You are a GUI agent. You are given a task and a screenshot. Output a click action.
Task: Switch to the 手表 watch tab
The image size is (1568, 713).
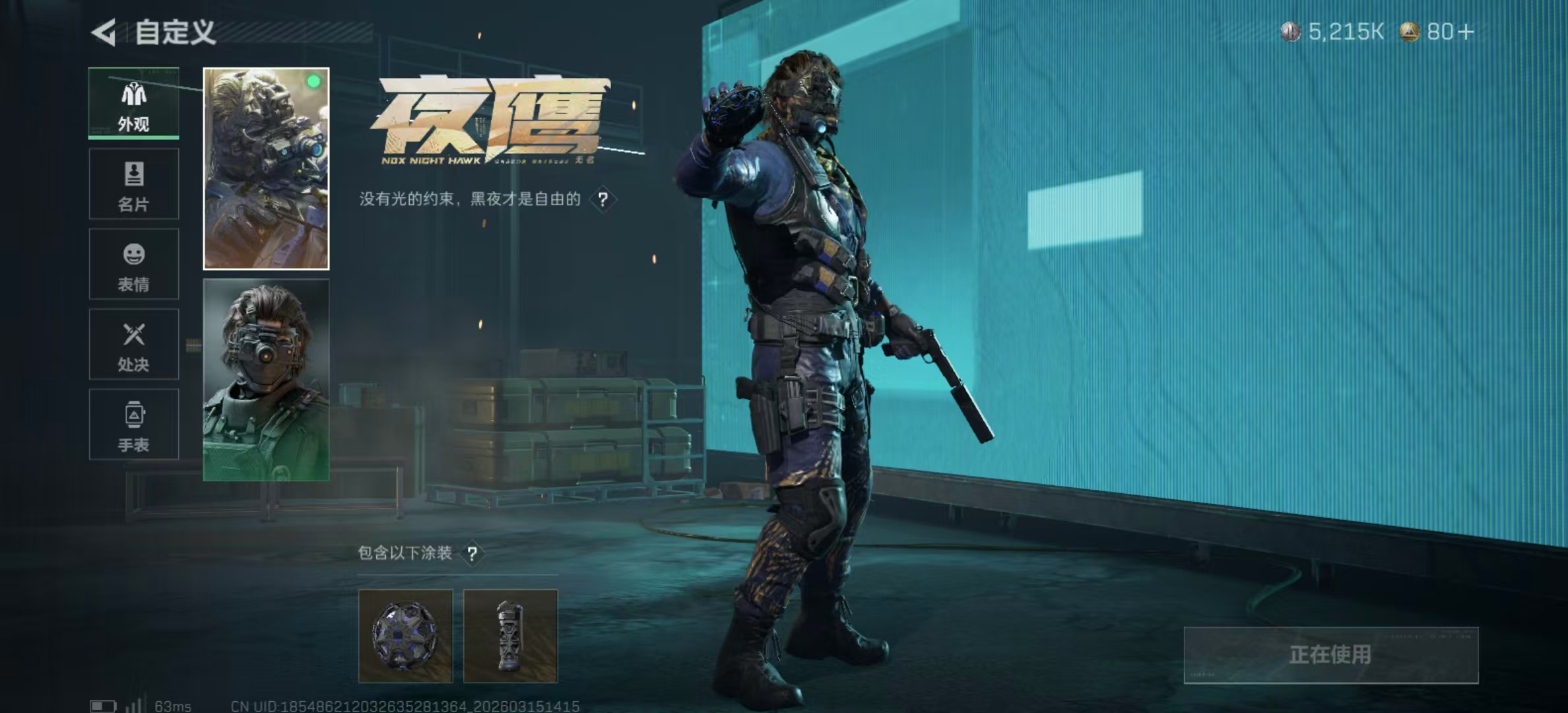[134, 424]
